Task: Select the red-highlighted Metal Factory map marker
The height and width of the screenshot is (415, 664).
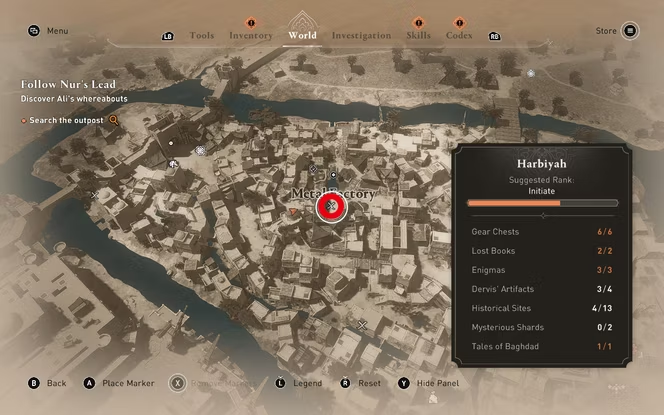Action: 330,206
